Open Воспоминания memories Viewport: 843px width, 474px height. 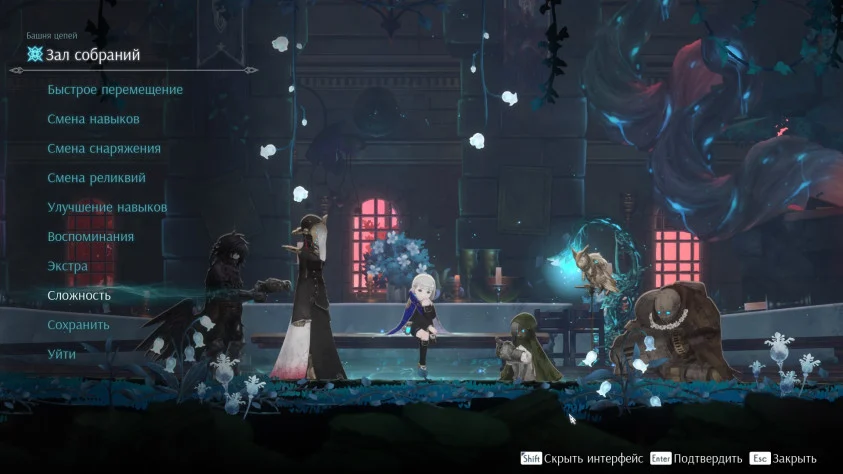(90, 237)
